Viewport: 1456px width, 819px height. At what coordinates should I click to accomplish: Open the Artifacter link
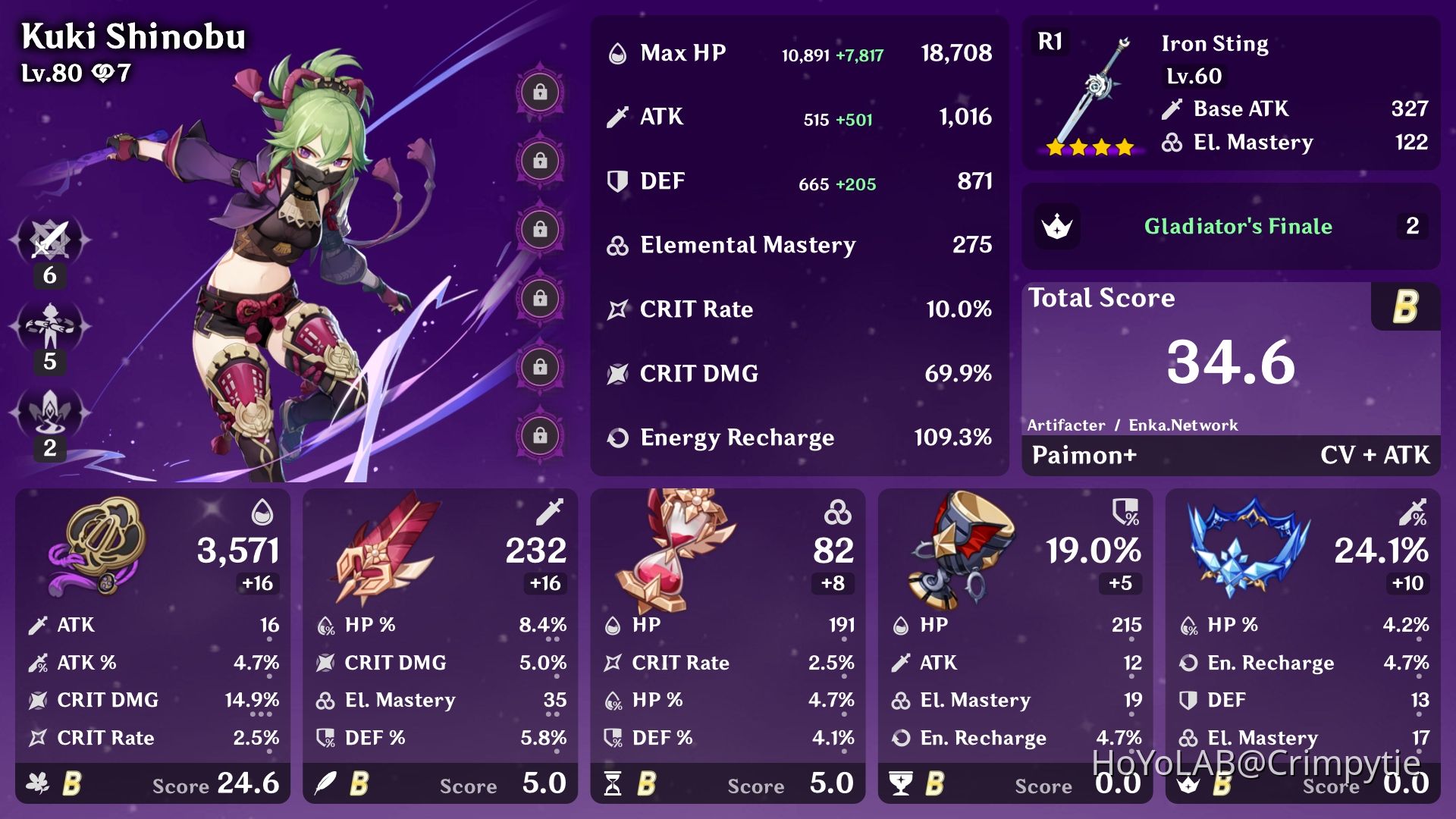(1065, 425)
